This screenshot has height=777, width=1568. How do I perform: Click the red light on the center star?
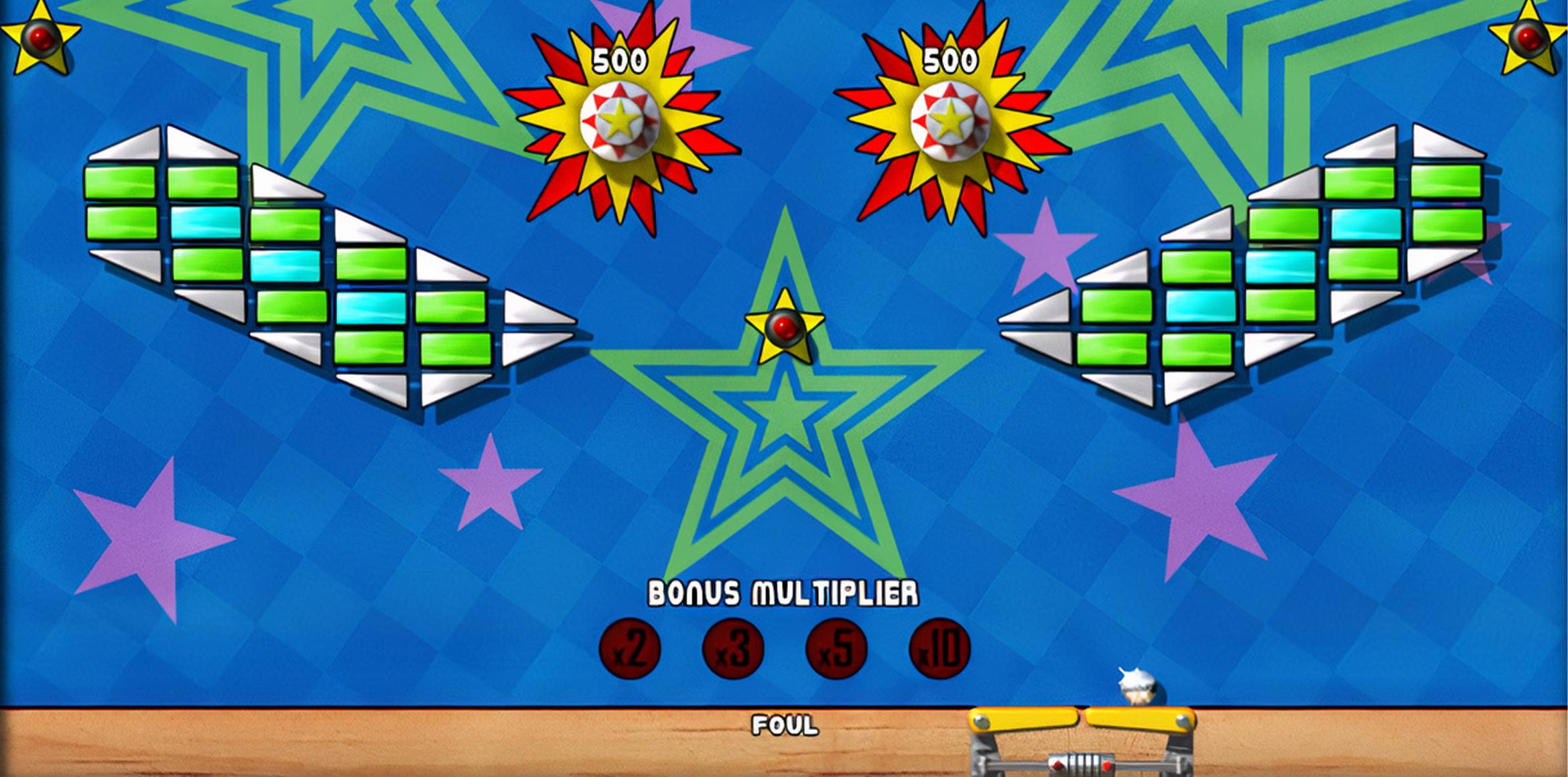click(x=784, y=326)
